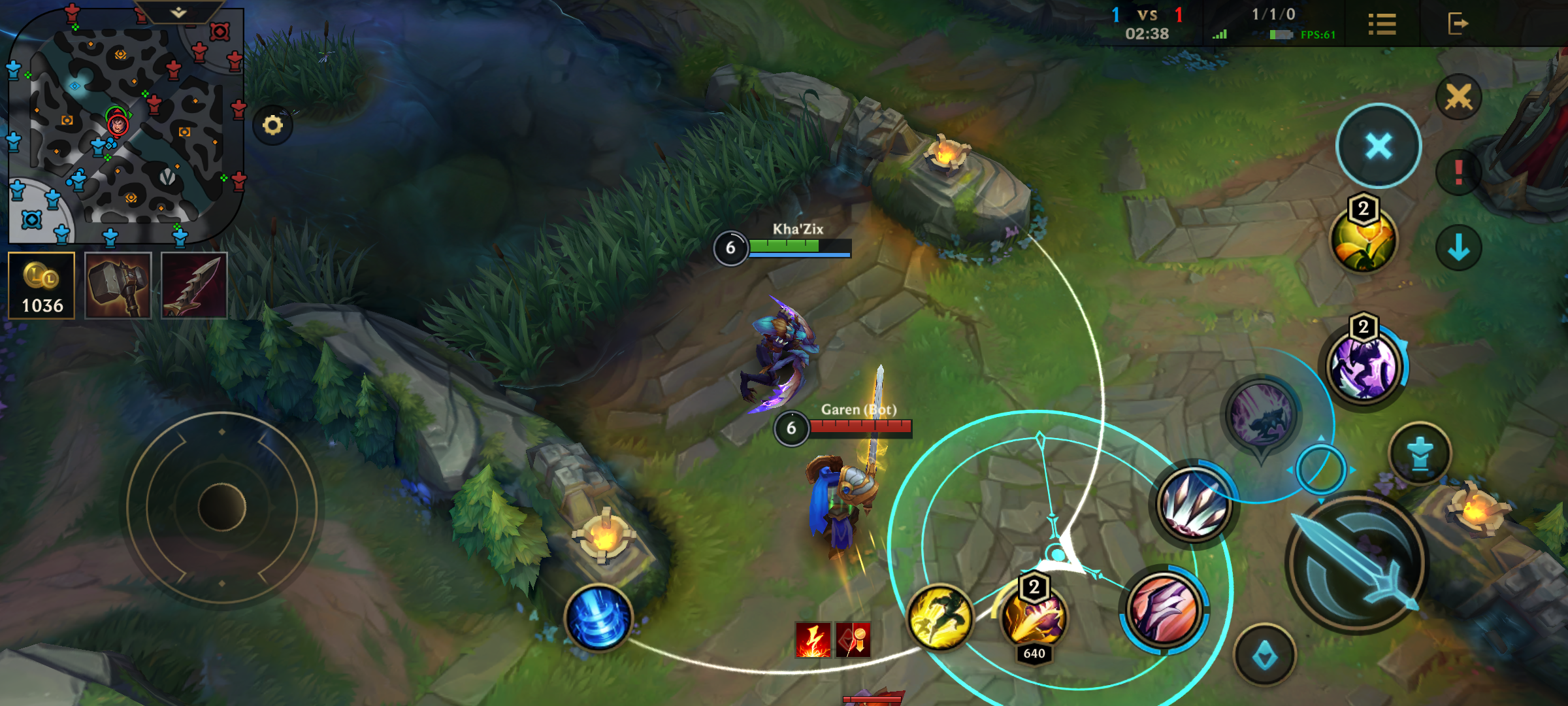The width and height of the screenshot is (1568, 706).
Task: Buy the recommended hammer item
Action: click(118, 286)
